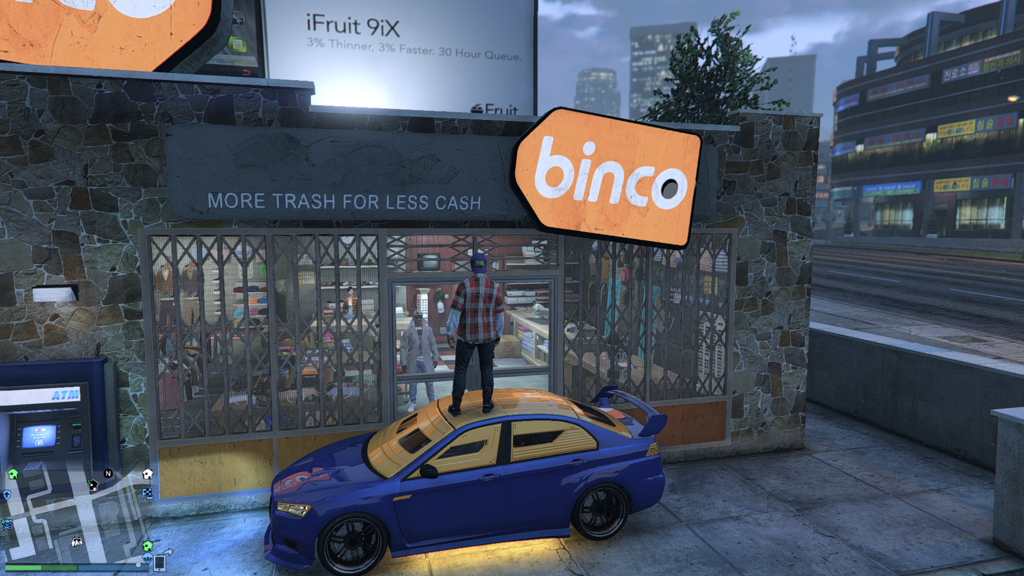Click the north compass marker on minimap

coord(108,474)
